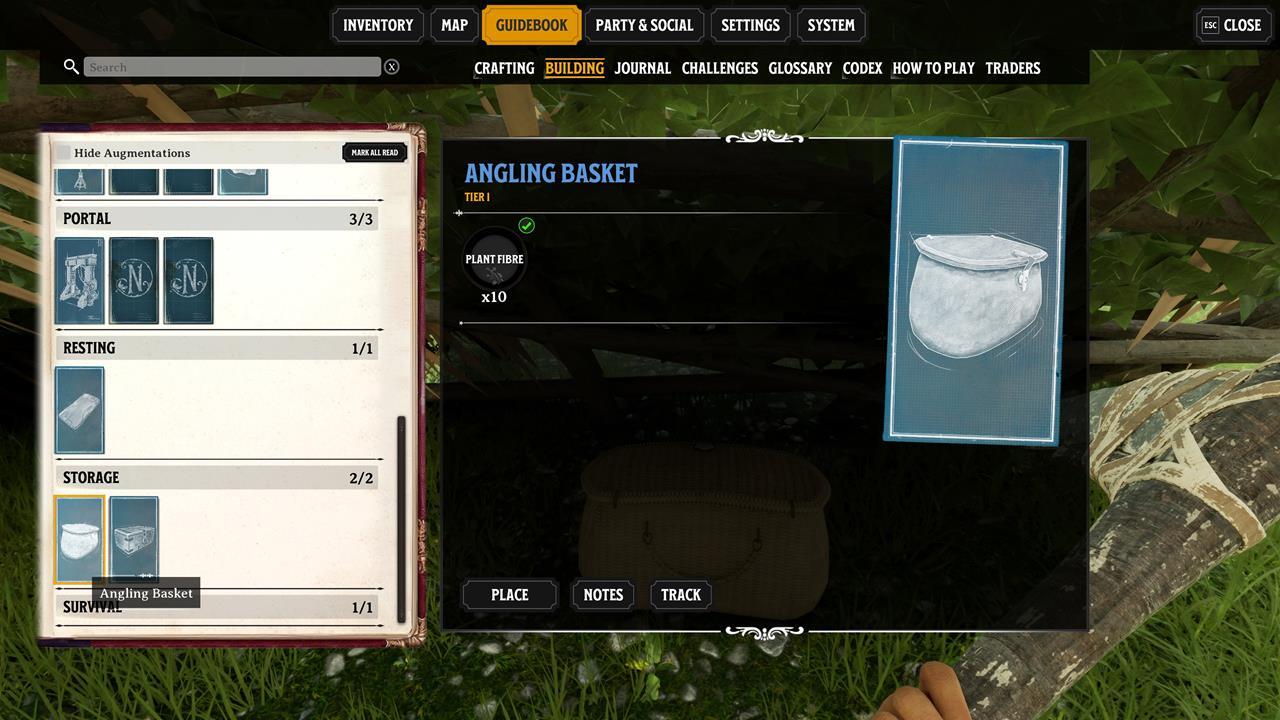Open the System tab
The image size is (1280, 720).
click(831, 25)
